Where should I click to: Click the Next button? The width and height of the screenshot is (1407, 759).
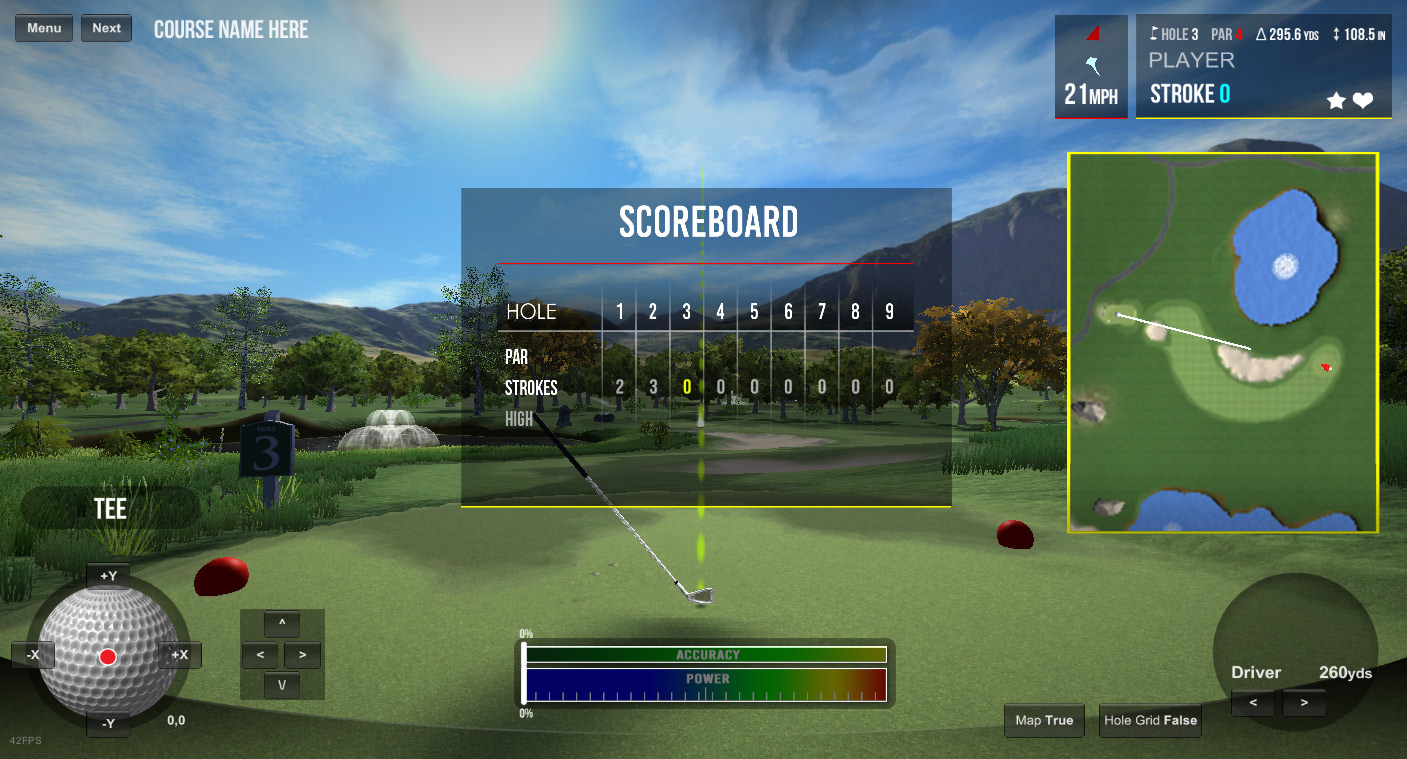point(106,28)
